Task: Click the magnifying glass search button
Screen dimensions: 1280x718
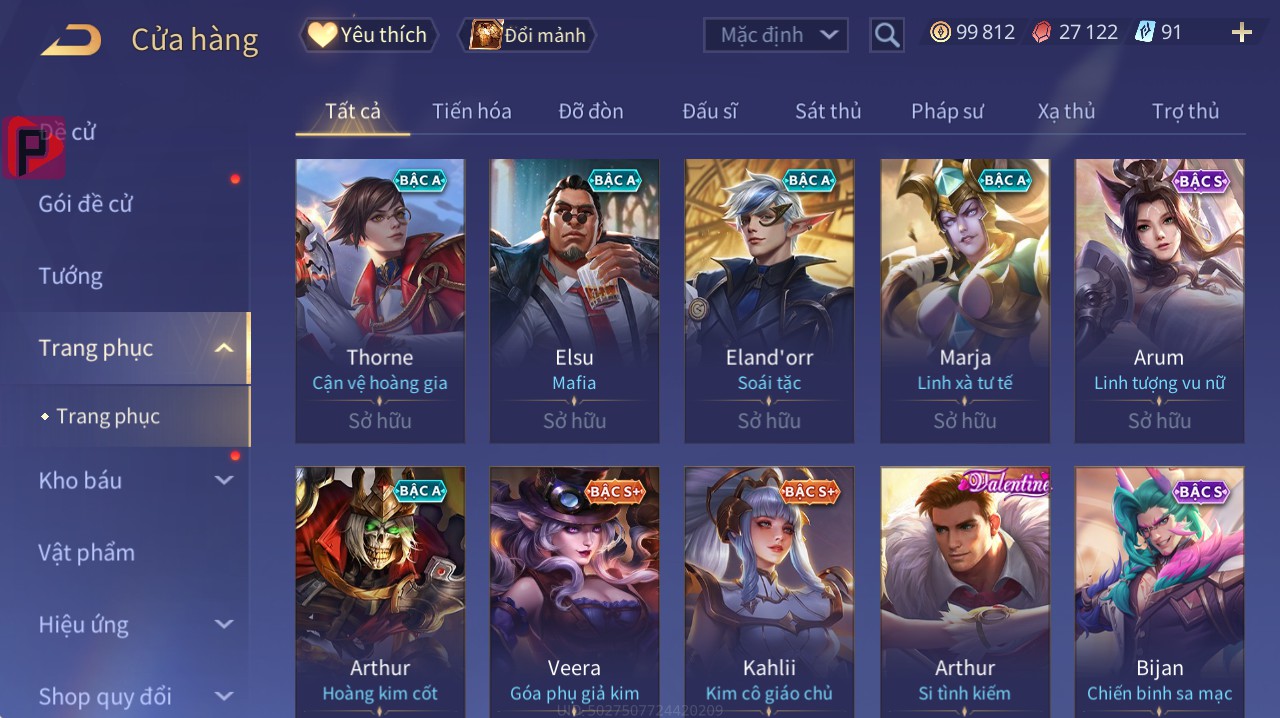Action: (886, 35)
